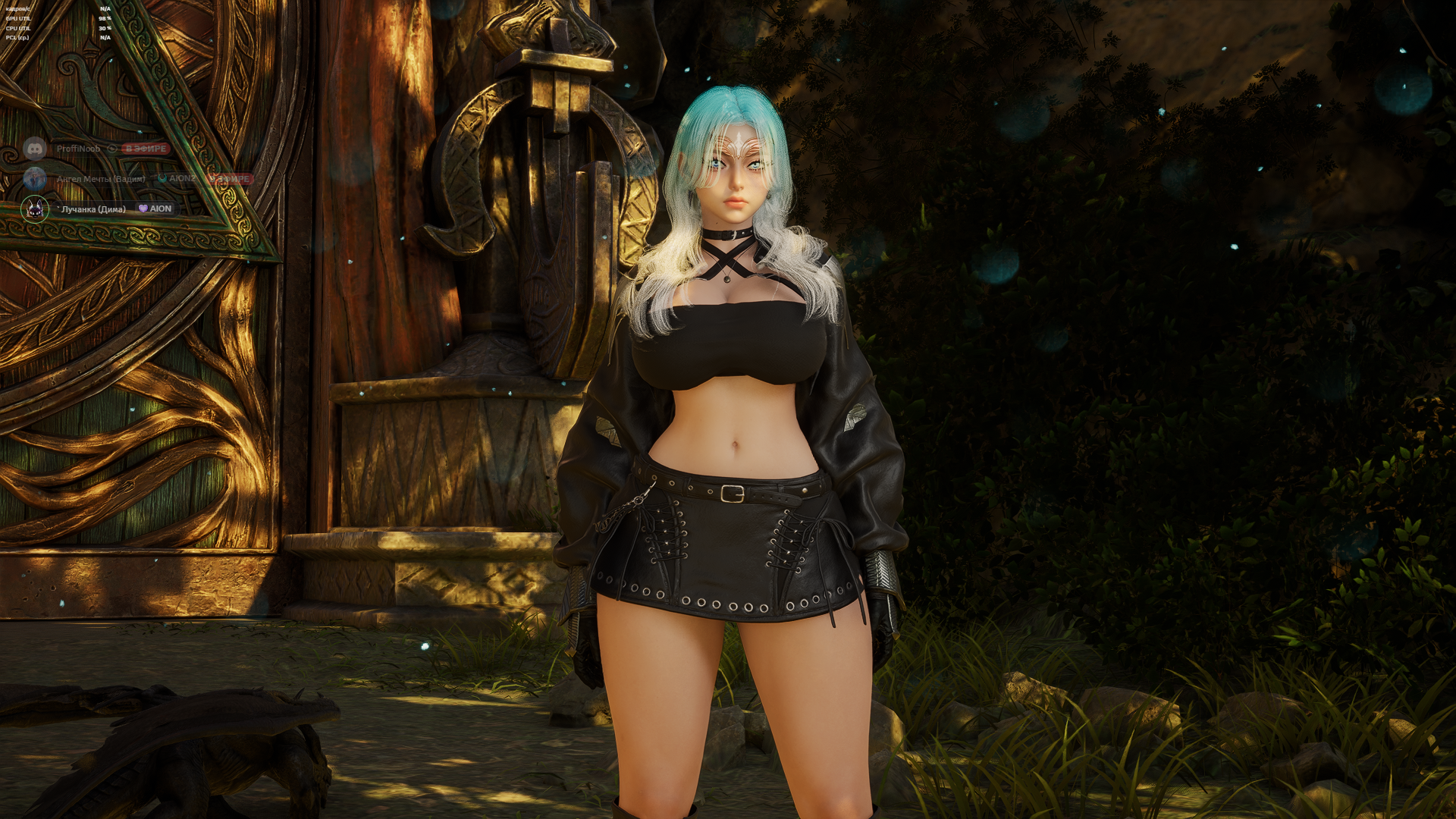Click the 'В ЭФИРЕ' text on ProffiNoob's badge
Screen dimensions: 1456x819
146,148
